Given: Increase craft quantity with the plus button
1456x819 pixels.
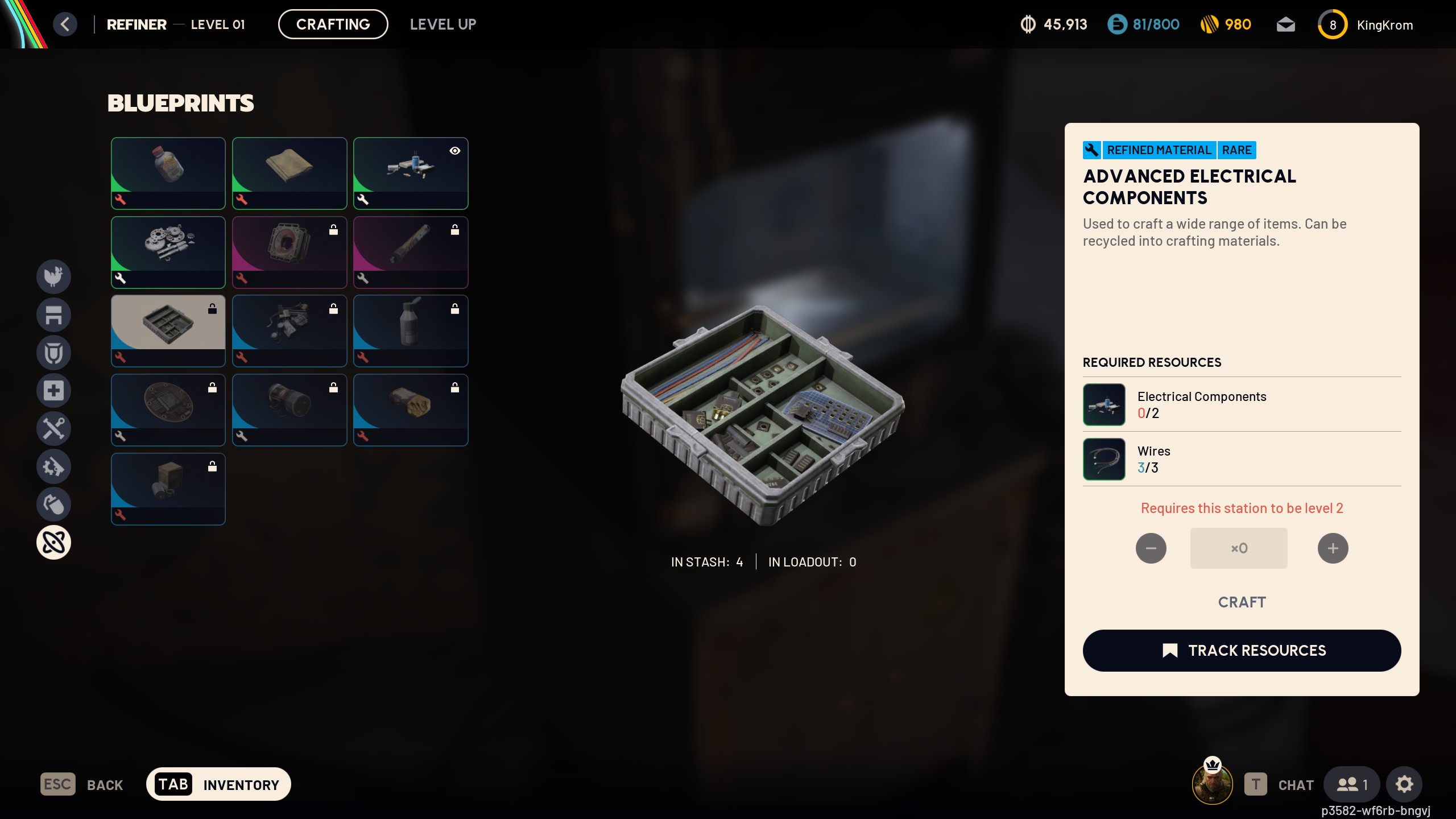Looking at the screenshot, I should tap(1333, 548).
